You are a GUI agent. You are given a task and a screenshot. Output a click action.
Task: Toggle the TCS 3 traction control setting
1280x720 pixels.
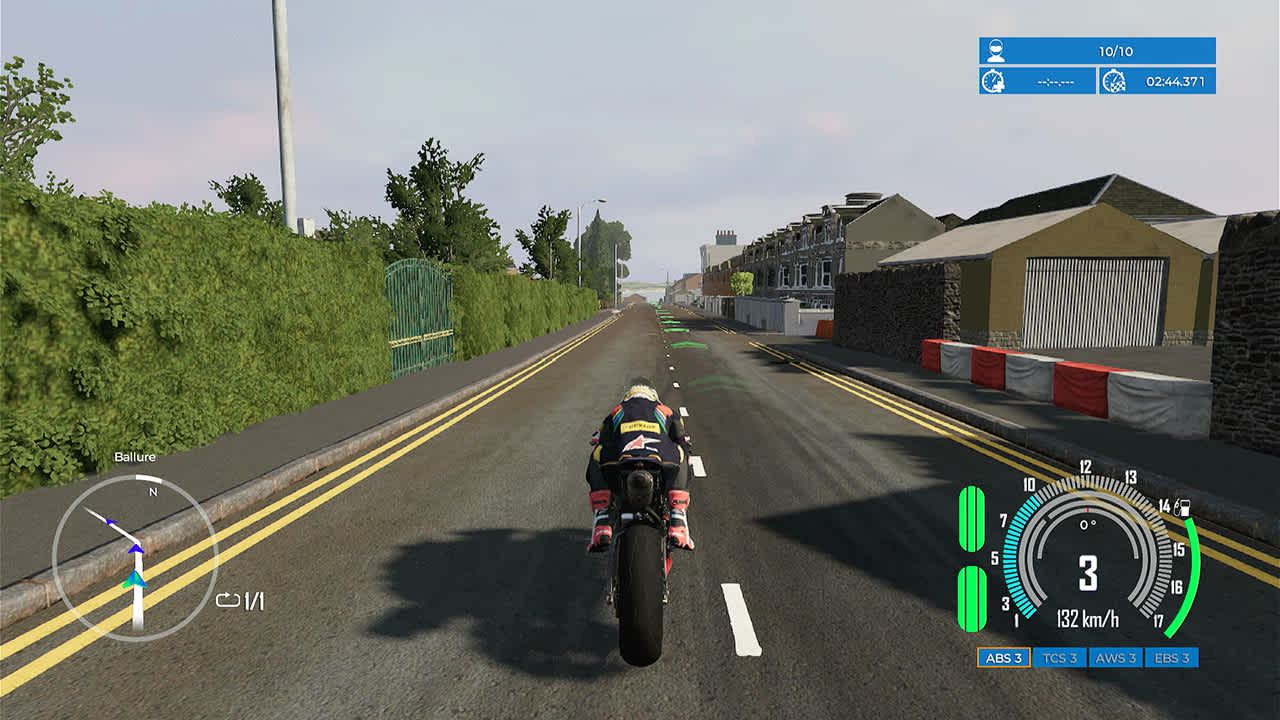(1060, 660)
